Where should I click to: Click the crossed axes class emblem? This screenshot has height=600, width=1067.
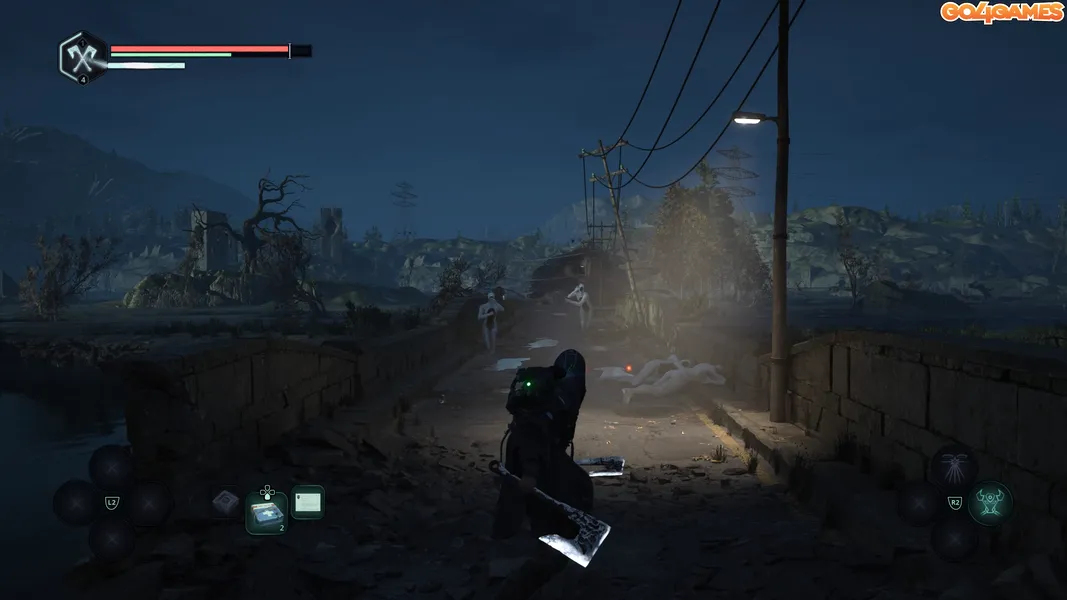click(x=82, y=56)
